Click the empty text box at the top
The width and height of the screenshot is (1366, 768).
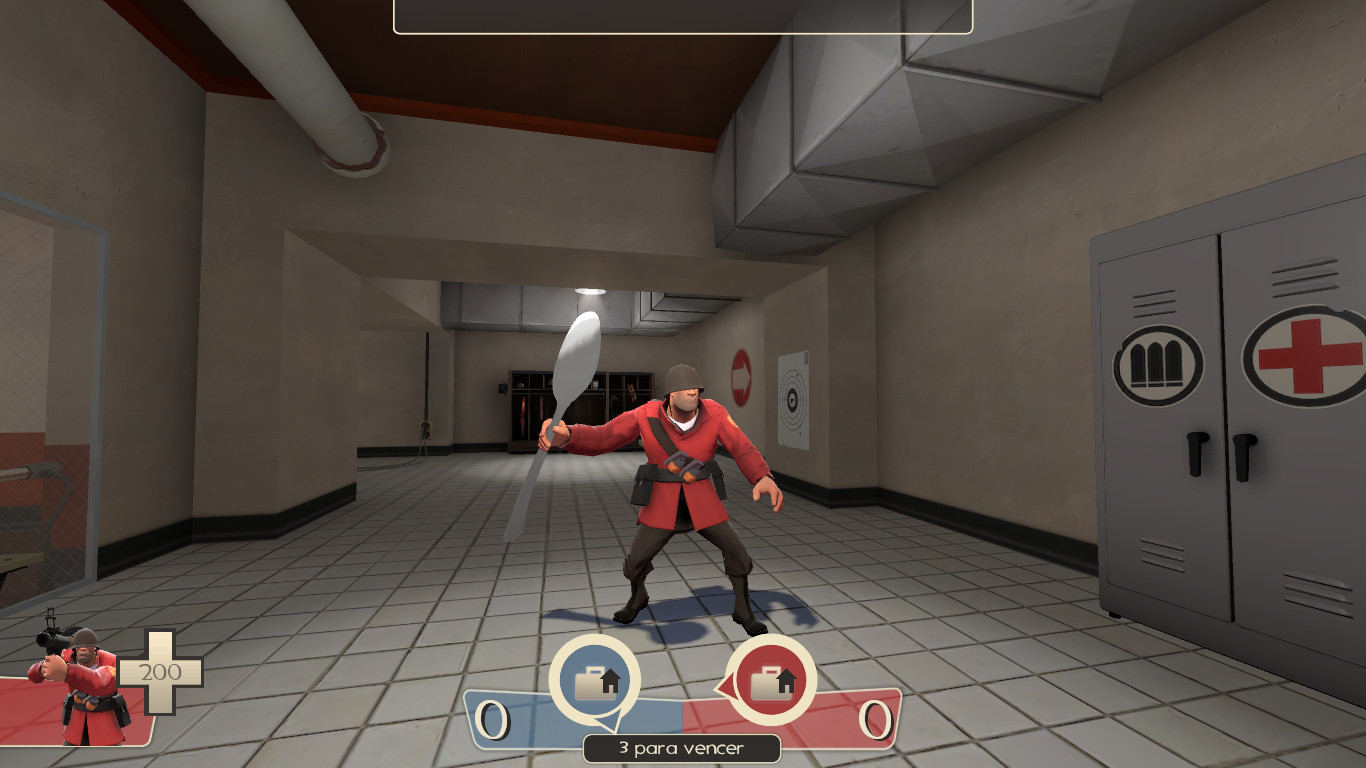683,17
